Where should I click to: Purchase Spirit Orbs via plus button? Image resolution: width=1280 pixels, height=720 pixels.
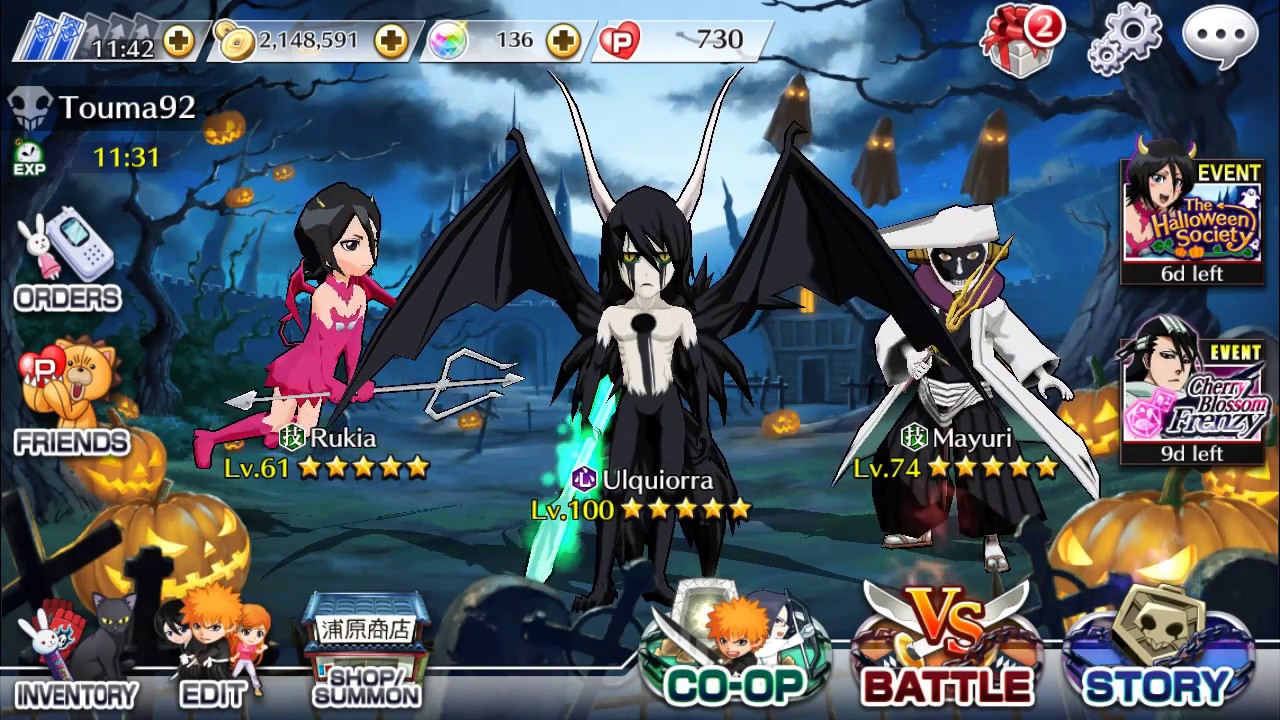[563, 41]
